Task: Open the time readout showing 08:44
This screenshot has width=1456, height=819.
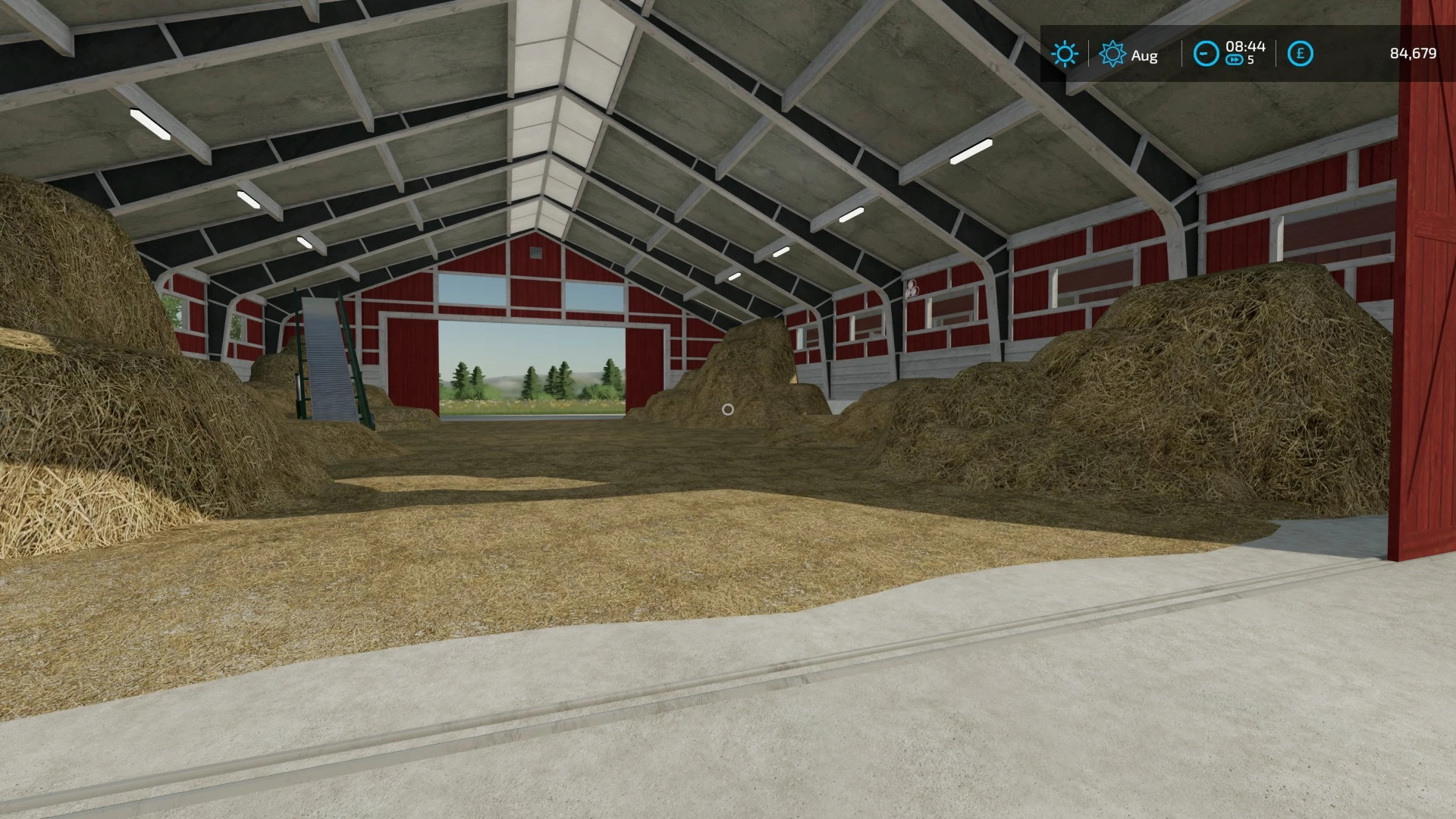Action: (1245, 47)
